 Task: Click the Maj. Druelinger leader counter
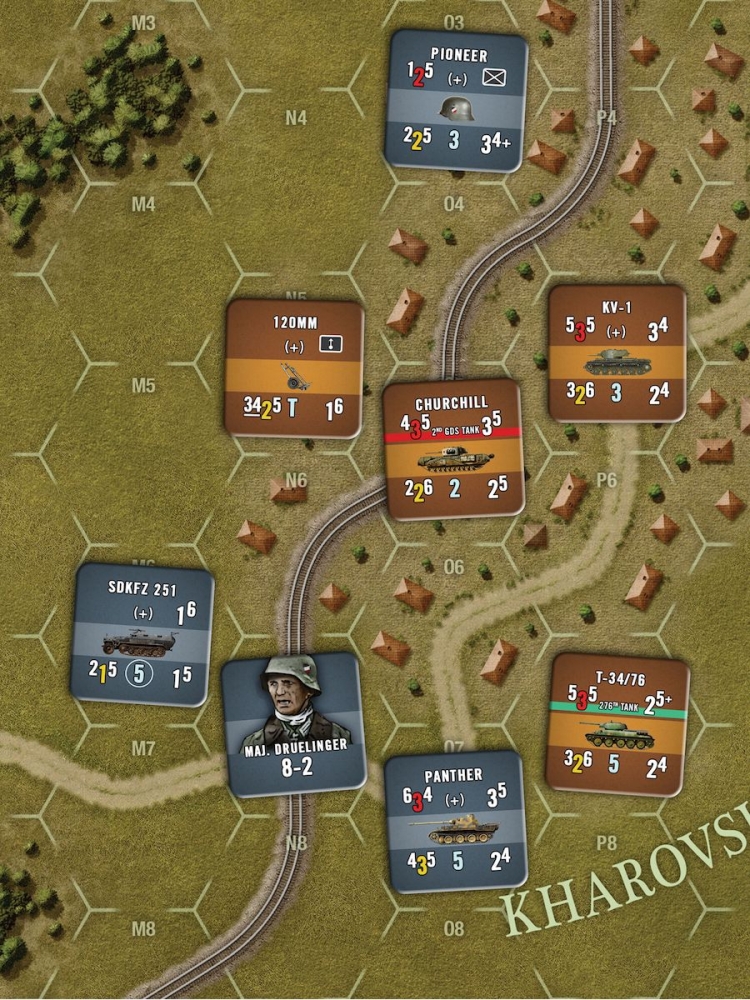[x=291, y=724]
